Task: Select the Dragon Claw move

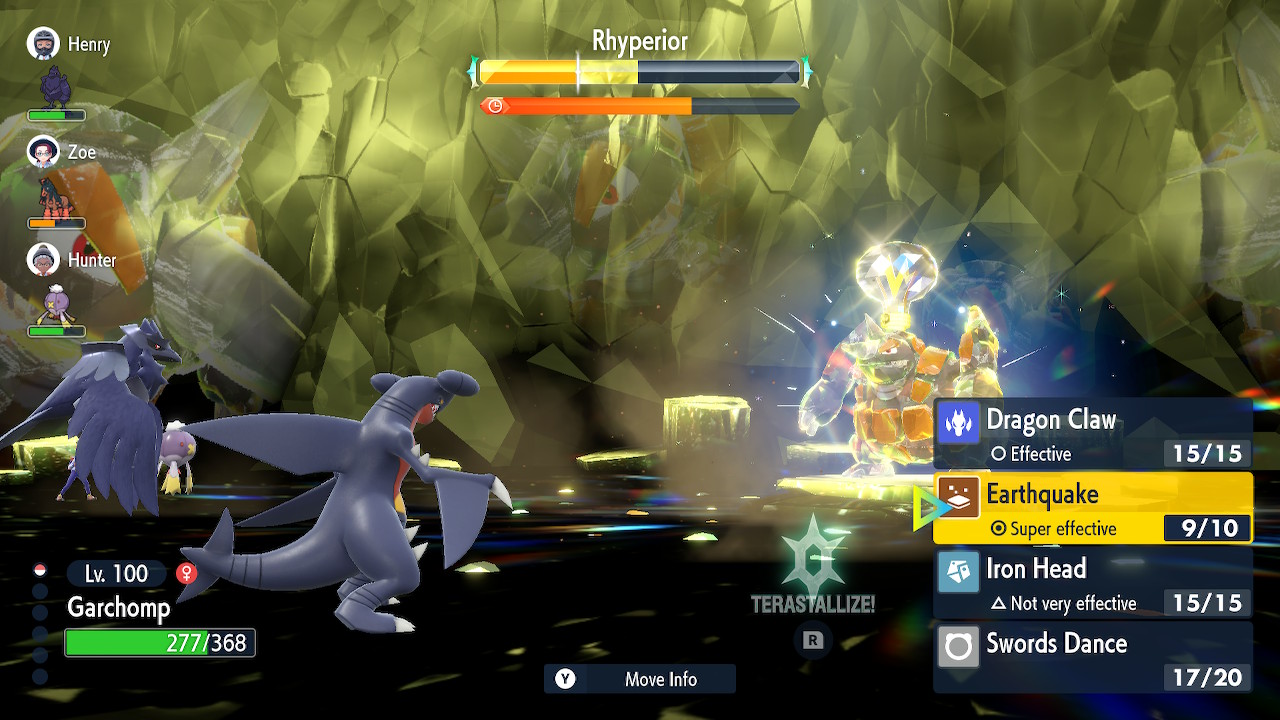Action: click(1092, 434)
